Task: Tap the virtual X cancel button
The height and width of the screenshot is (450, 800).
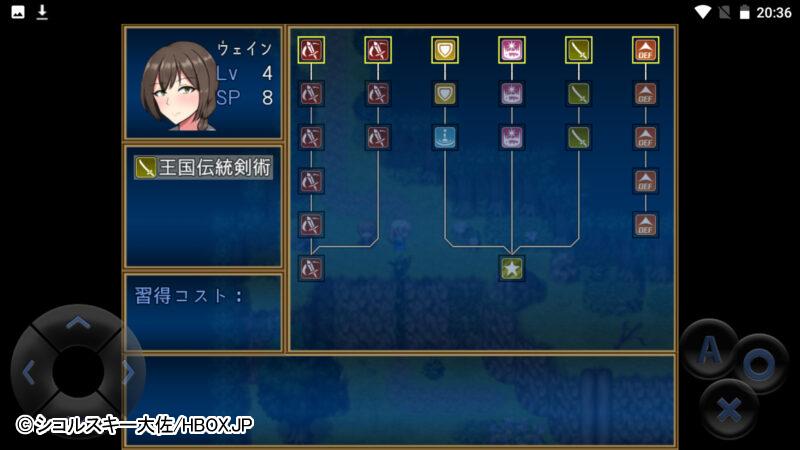Action: tap(730, 408)
